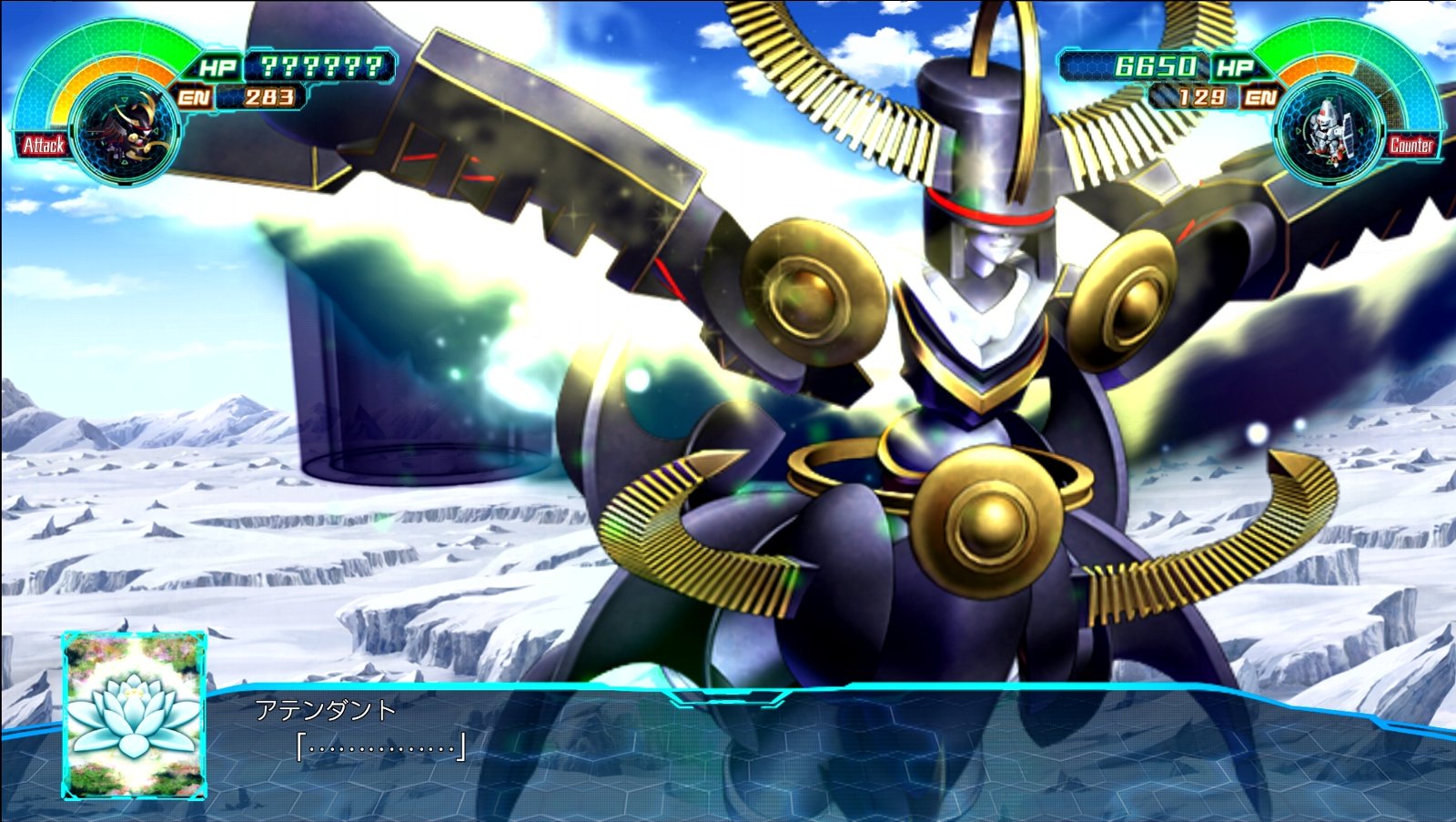Click the attacker's dark samurai unit portrait
This screenshot has width=1456, height=822.
click(125, 133)
